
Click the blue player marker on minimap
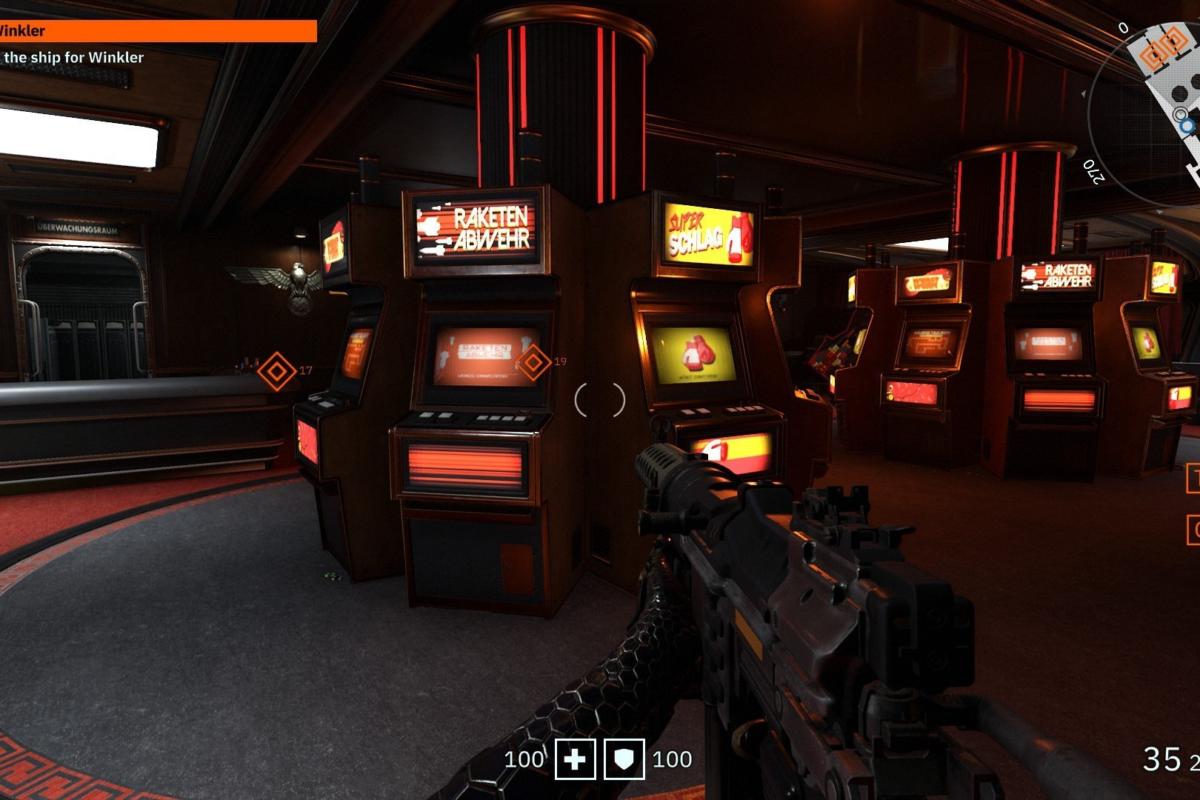click(x=1187, y=126)
